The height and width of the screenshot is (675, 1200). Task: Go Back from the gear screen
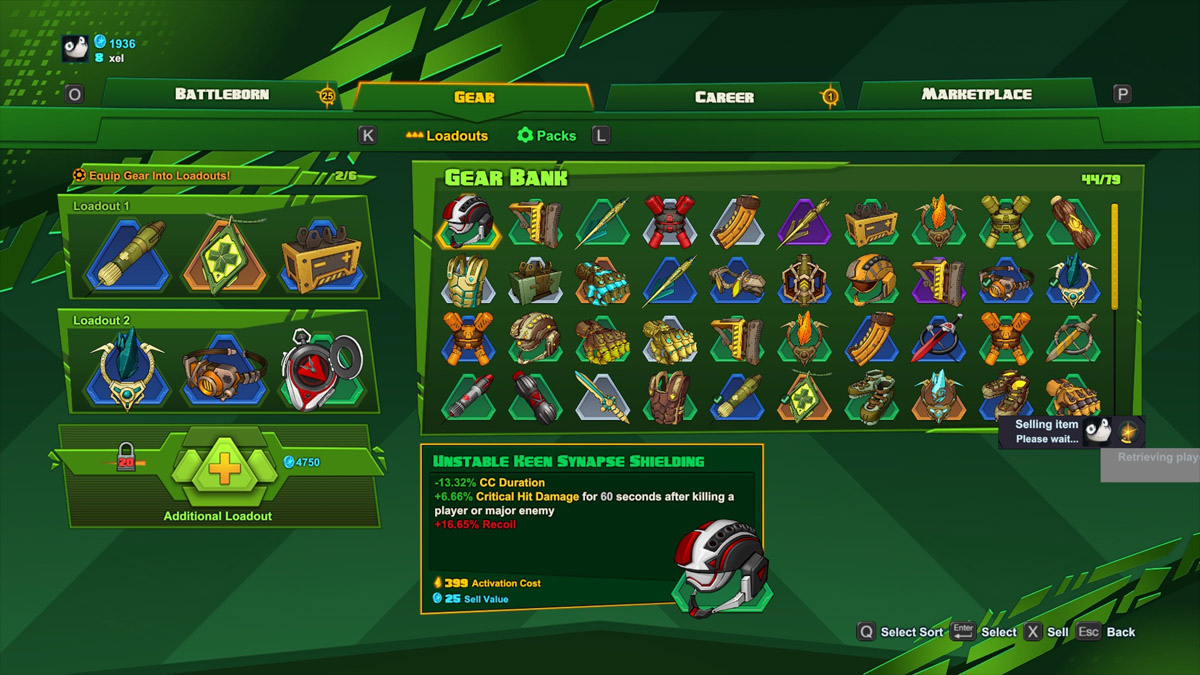tap(1120, 632)
